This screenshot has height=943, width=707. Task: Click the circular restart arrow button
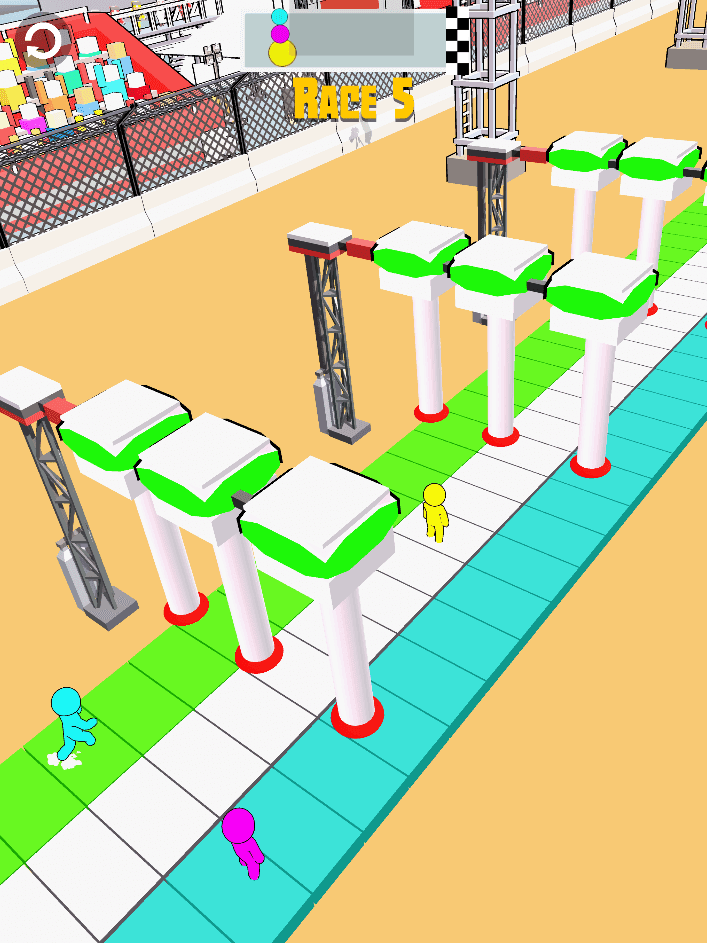[43, 42]
